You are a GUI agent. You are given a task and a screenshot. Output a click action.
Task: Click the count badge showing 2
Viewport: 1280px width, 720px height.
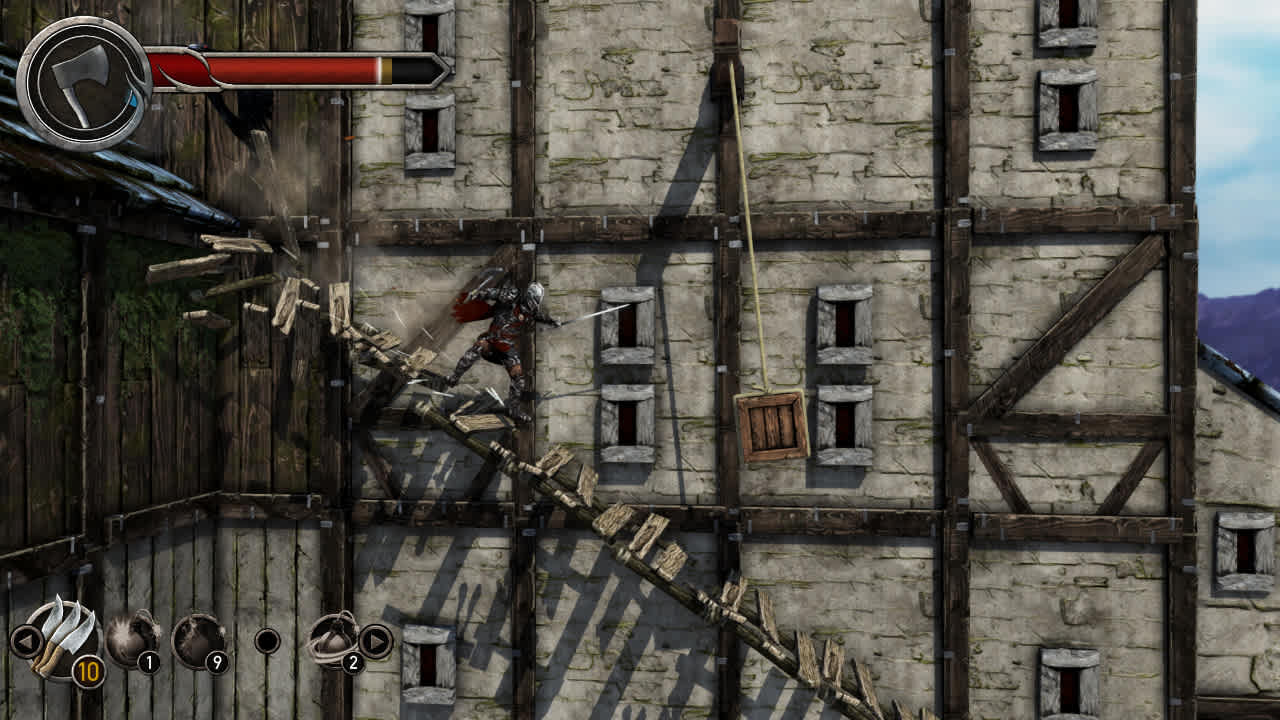355,663
